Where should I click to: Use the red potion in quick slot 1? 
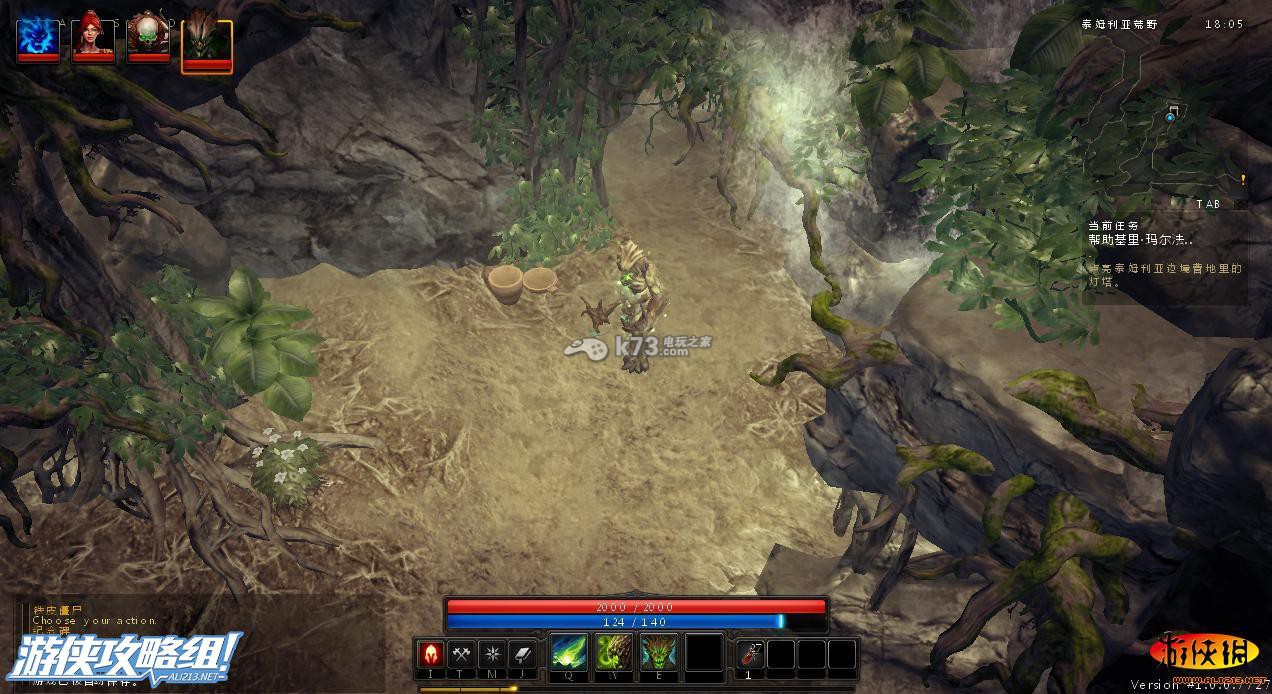pos(750,654)
